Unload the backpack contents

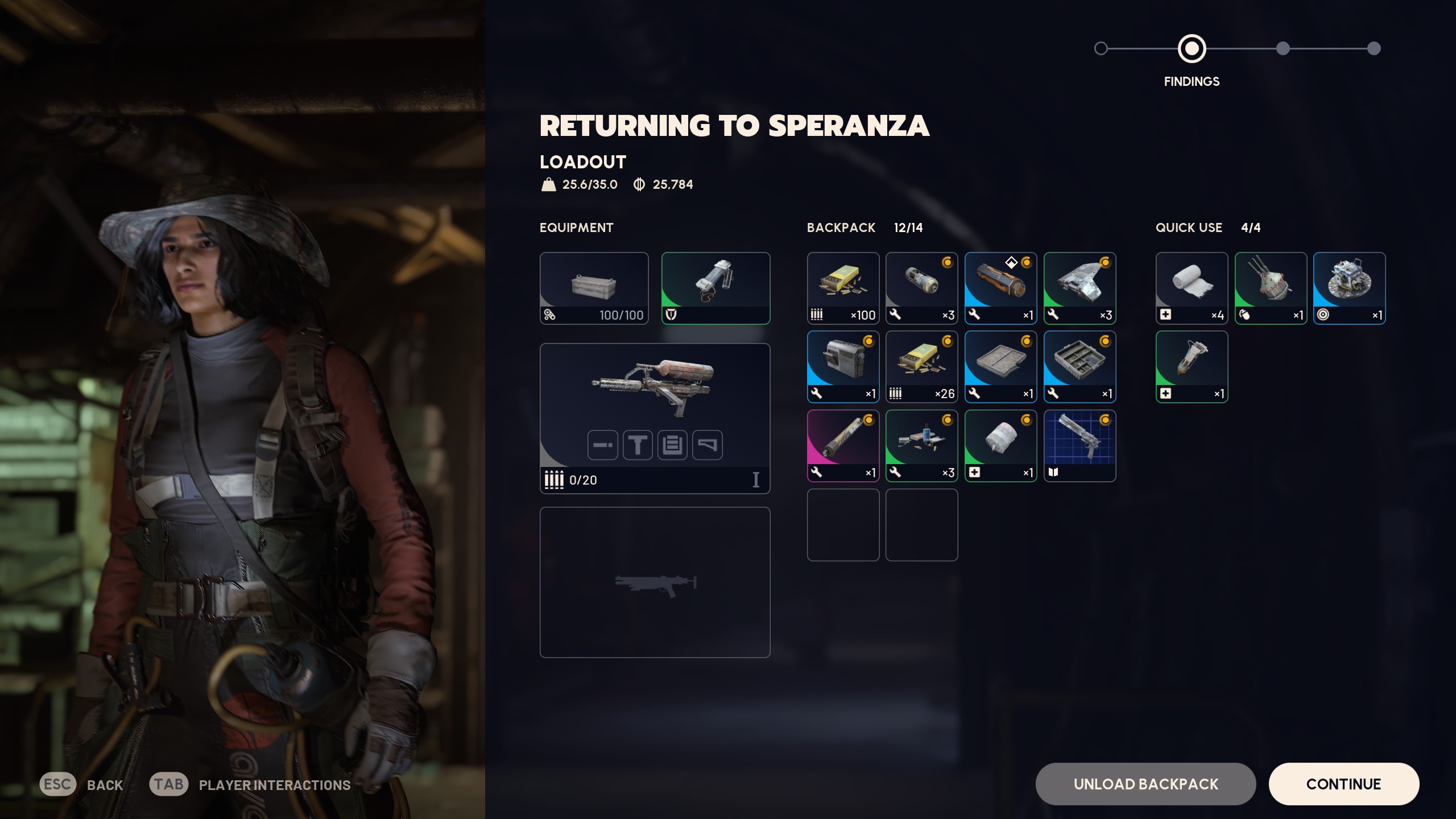coord(1145,784)
